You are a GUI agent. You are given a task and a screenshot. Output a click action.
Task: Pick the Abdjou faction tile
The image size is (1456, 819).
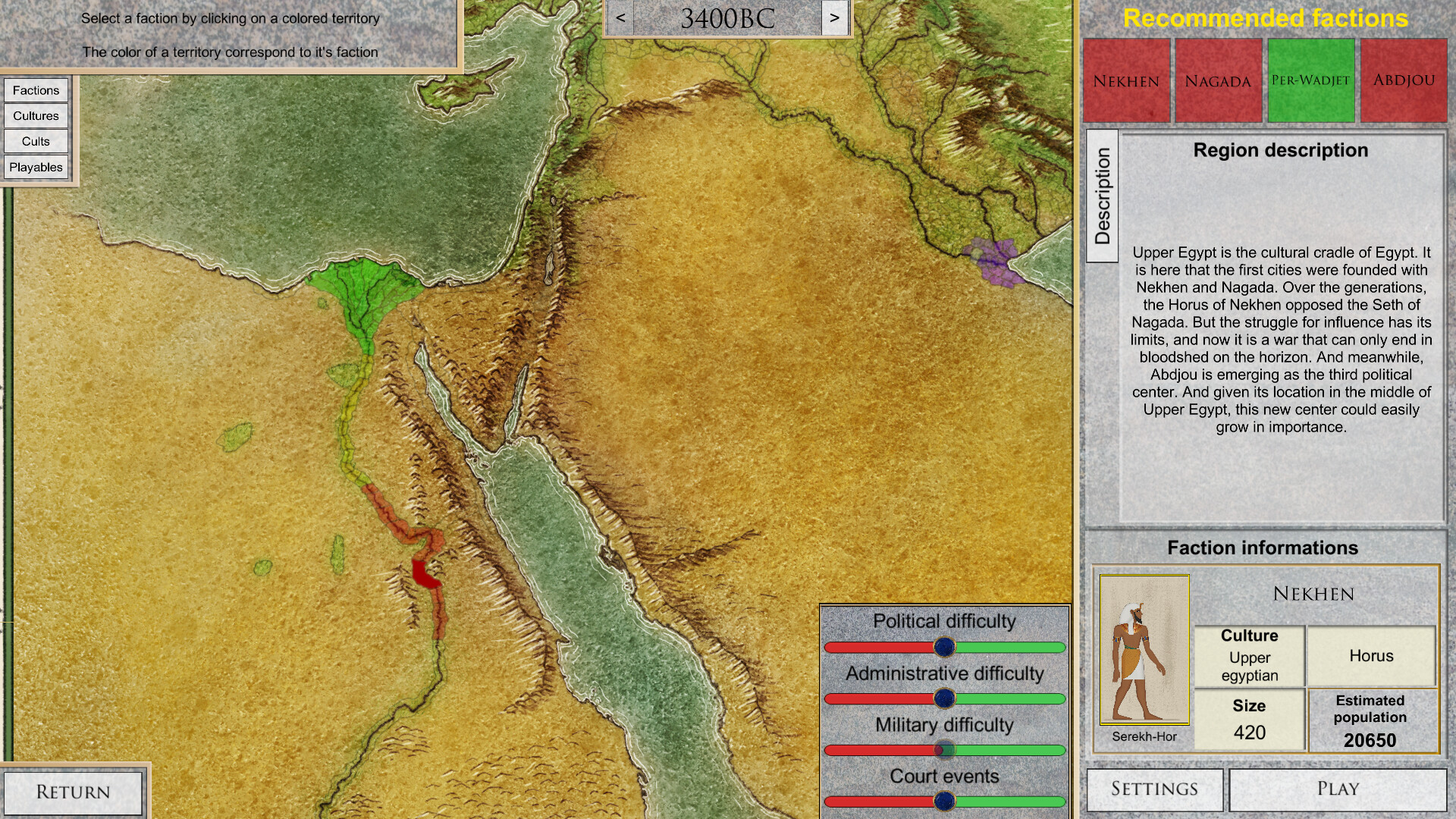[1404, 80]
